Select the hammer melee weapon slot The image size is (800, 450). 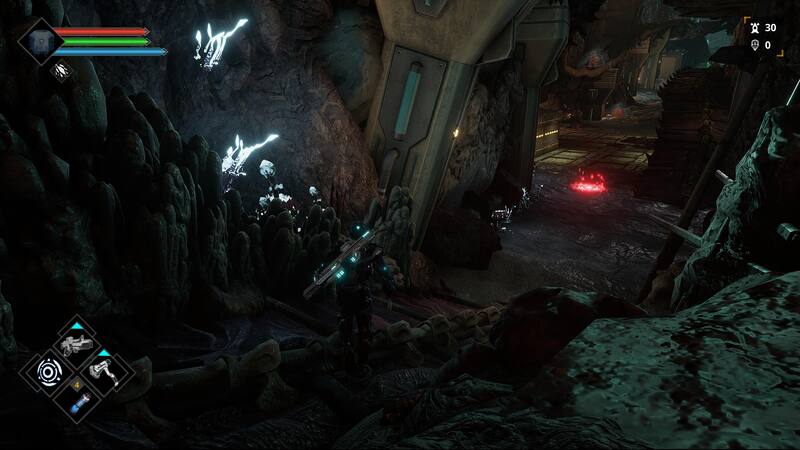104,372
